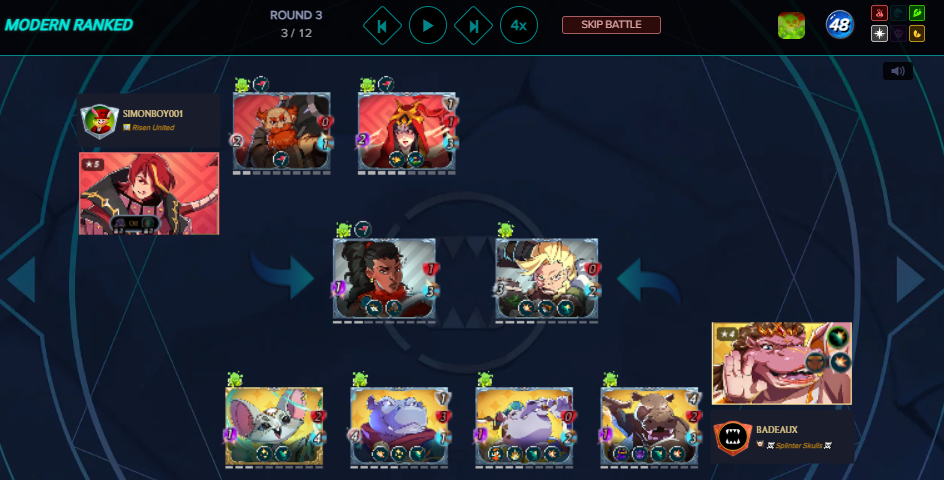Click the poison ruleset icon
Viewport: 944px width, 480px height.
791,26
